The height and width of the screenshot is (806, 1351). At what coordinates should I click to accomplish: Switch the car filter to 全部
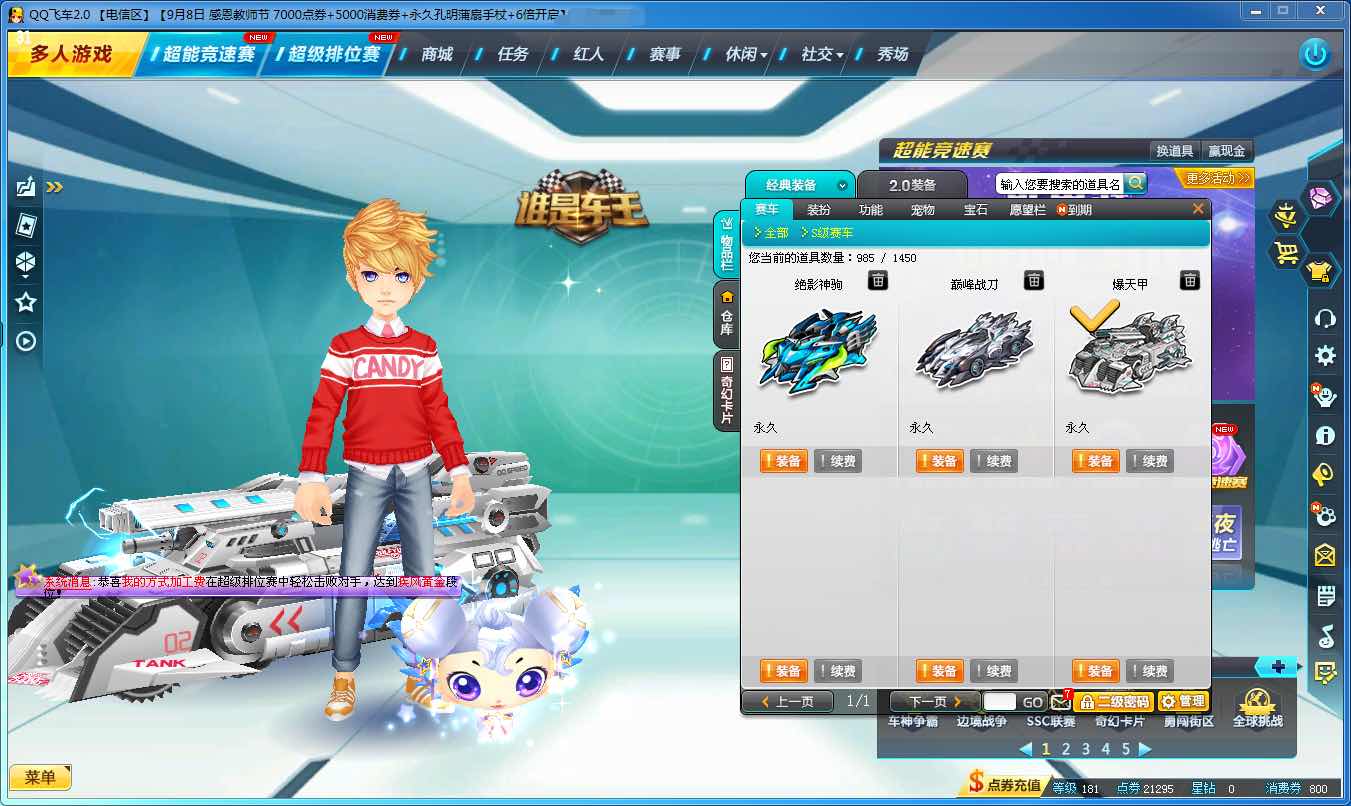[778, 231]
